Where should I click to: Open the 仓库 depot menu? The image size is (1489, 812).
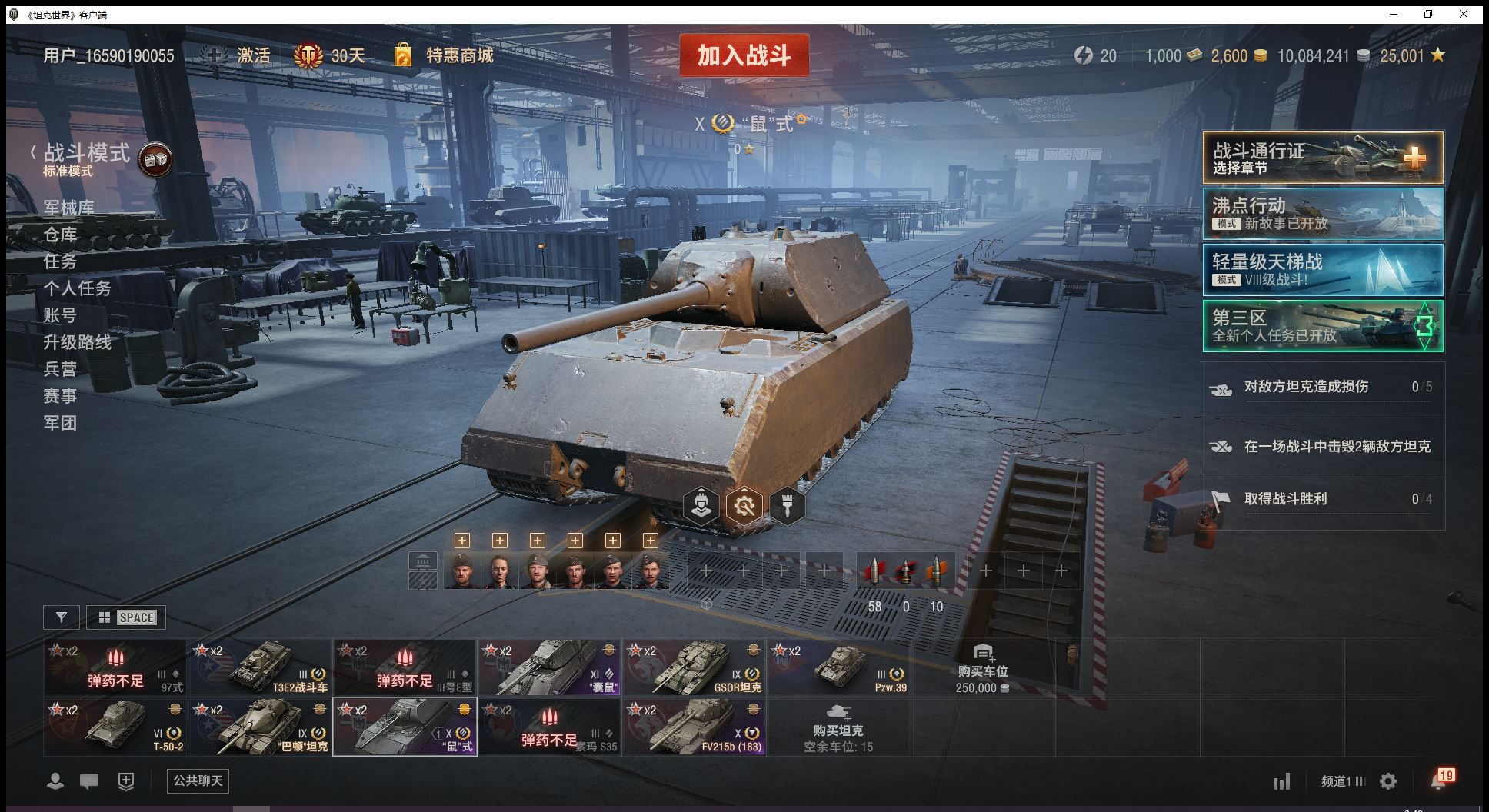click(60, 235)
